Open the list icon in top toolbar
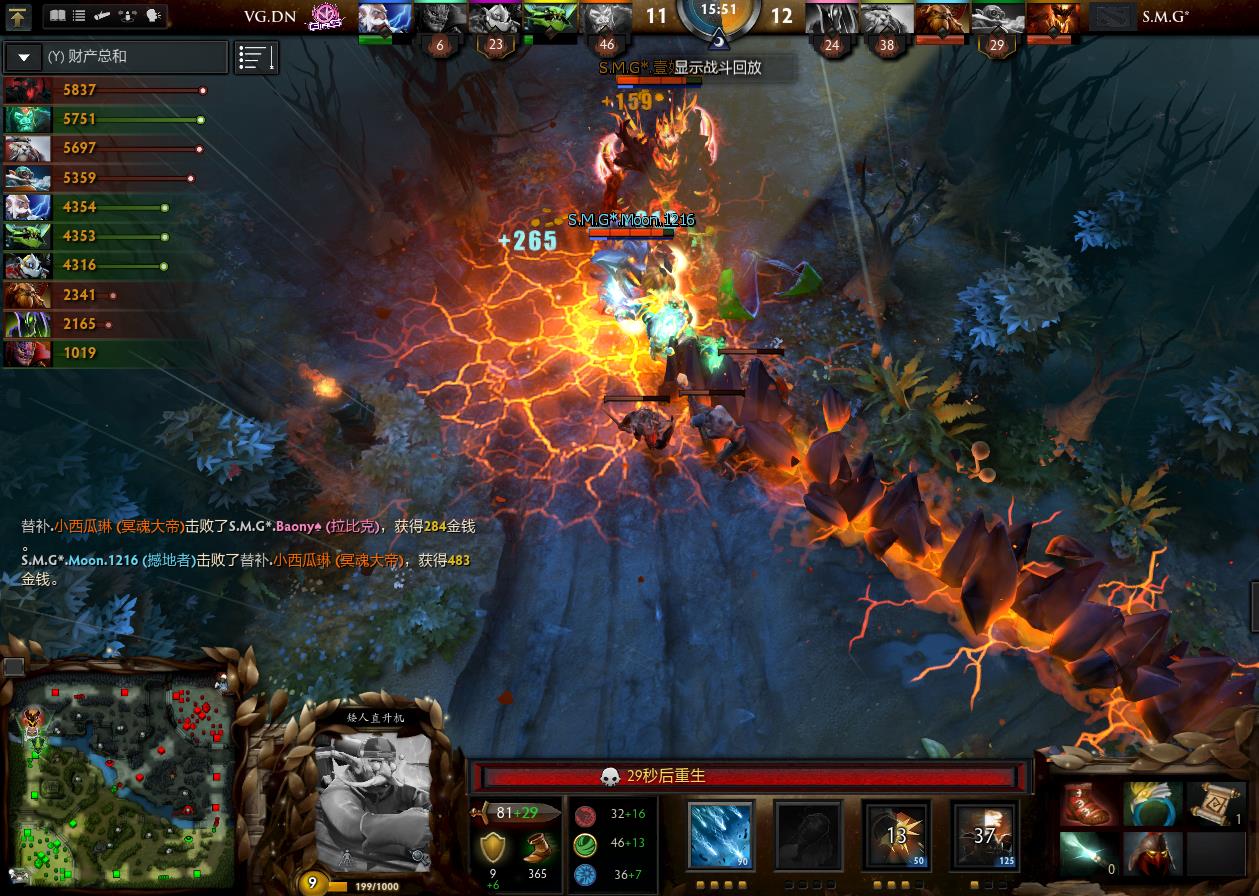 click(80, 16)
